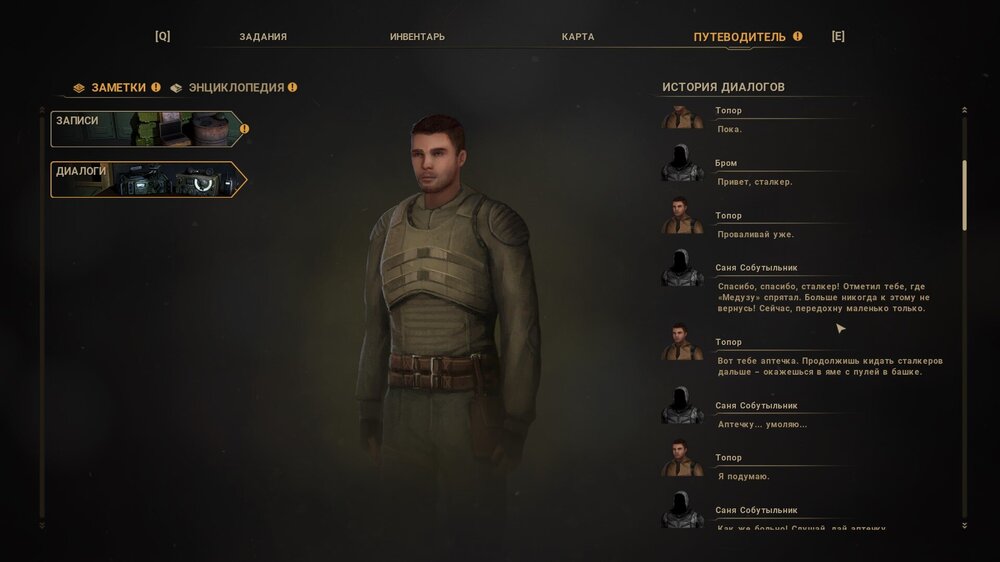Open the Задания tab
This screenshot has width=1000, height=562.
click(x=263, y=37)
